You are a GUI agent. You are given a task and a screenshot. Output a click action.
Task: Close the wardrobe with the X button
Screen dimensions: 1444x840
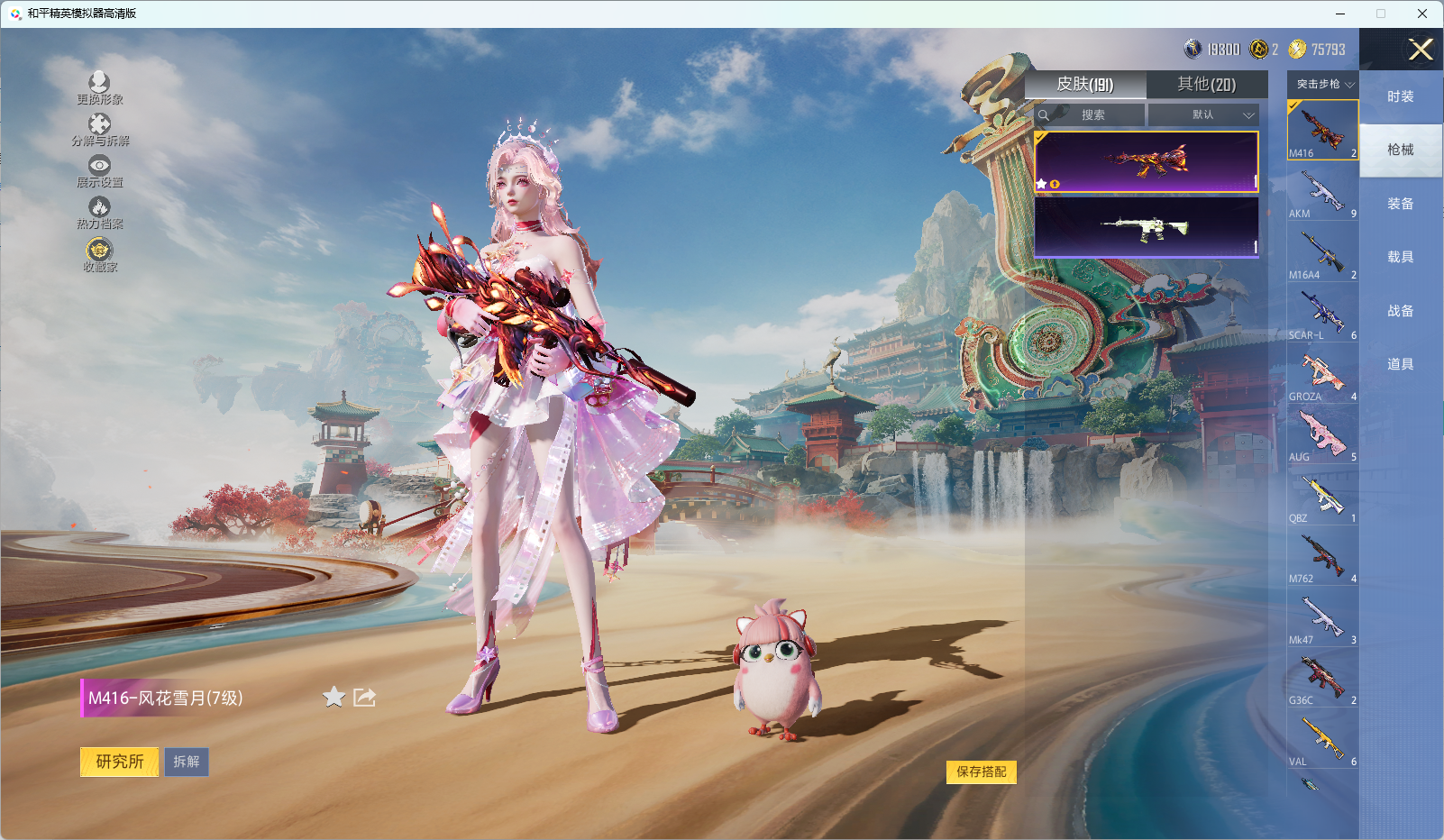[x=1421, y=50]
